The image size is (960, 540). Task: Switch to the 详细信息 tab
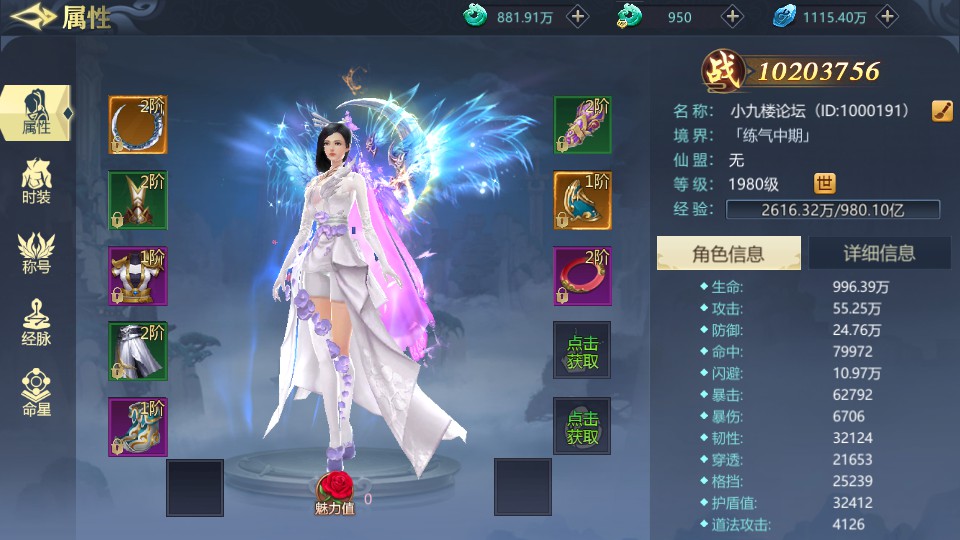coord(879,254)
